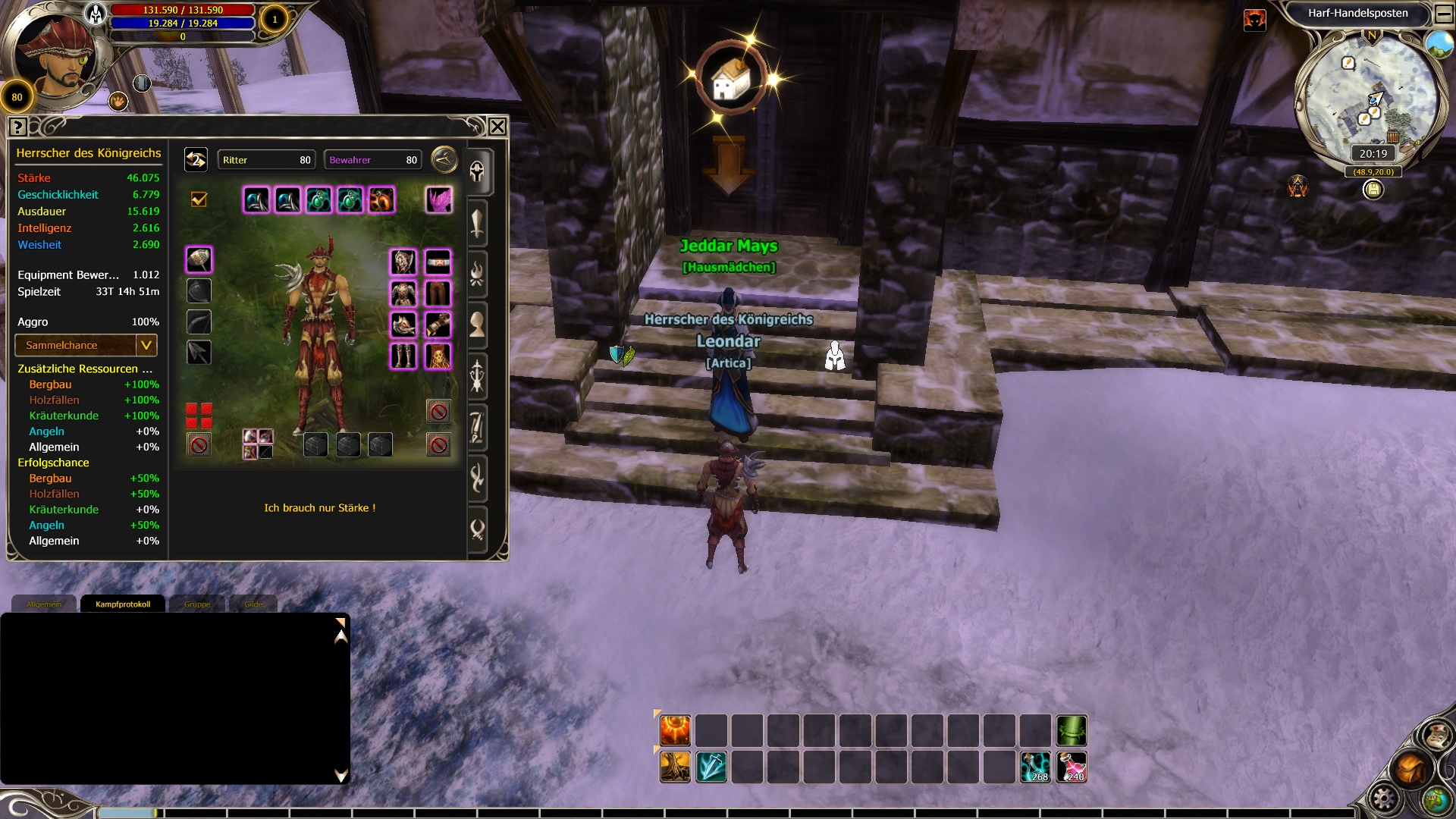Toggle the orange checkbox above the weapon slots

(199, 199)
